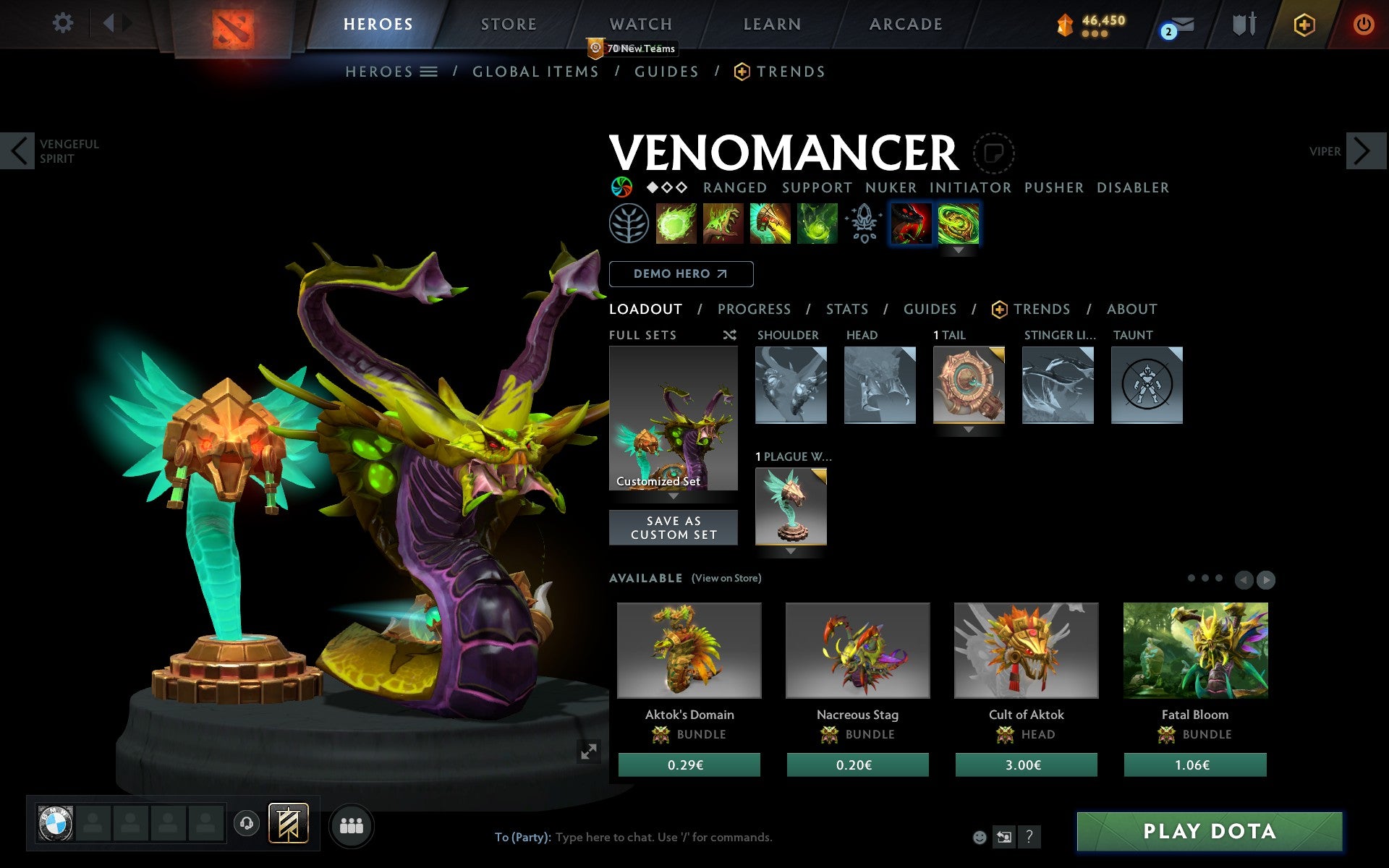This screenshot has height=868, width=1389.
Task: Open the Store menu
Action: pyautogui.click(x=509, y=25)
